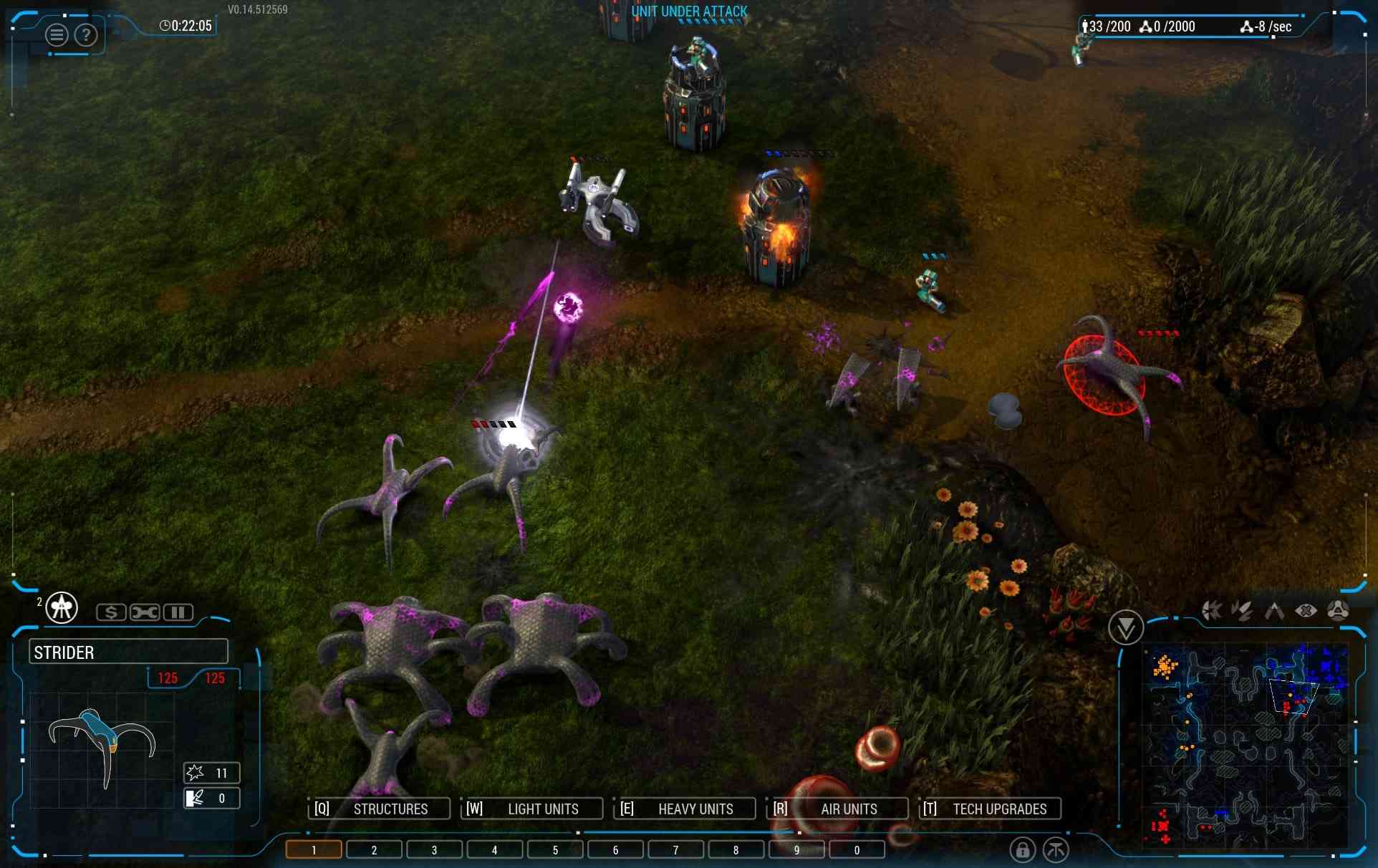
Task: Open the Structures build category
Action: pos(380,809)
